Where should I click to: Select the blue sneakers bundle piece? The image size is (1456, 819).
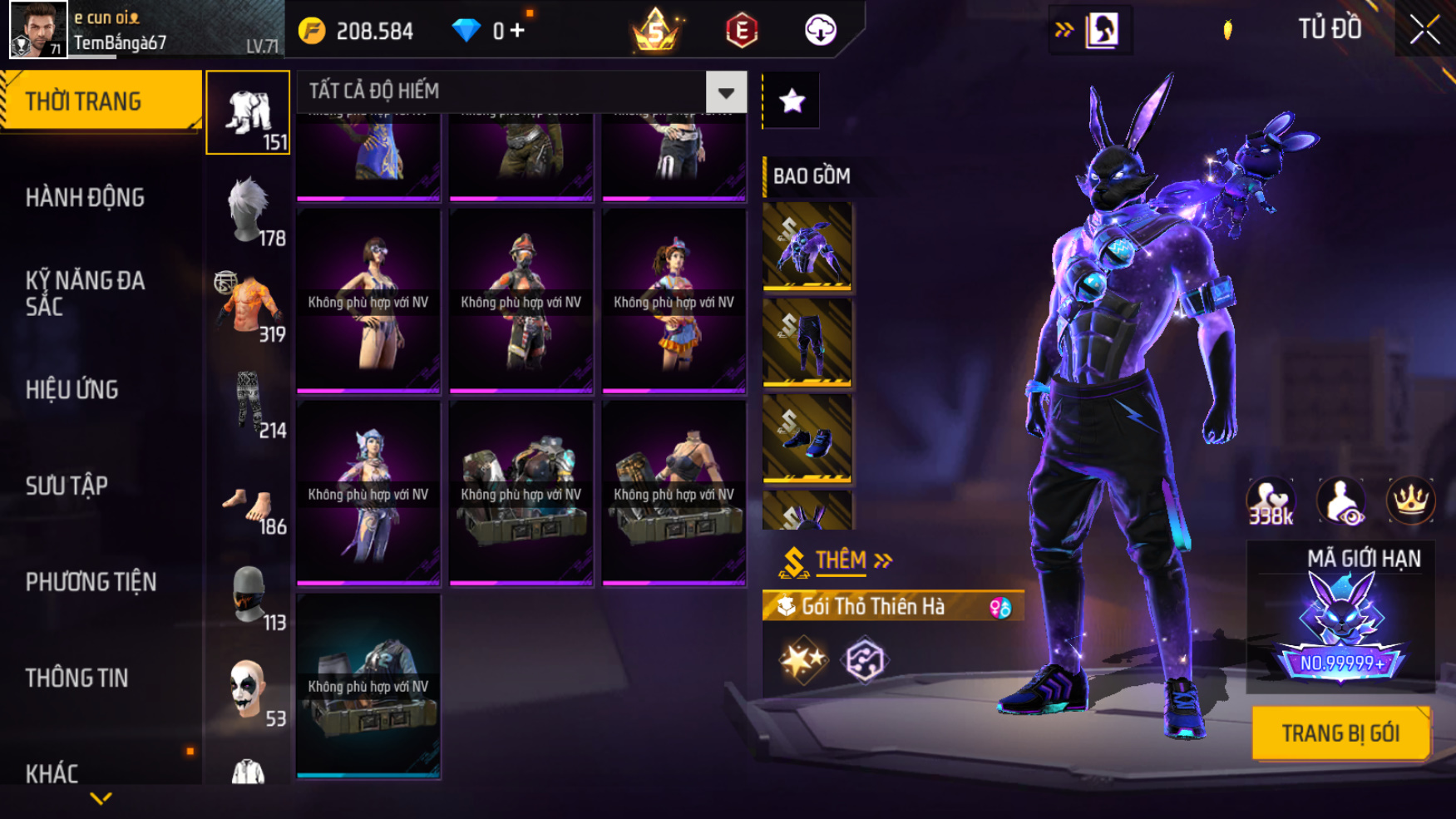pos(807,438)
